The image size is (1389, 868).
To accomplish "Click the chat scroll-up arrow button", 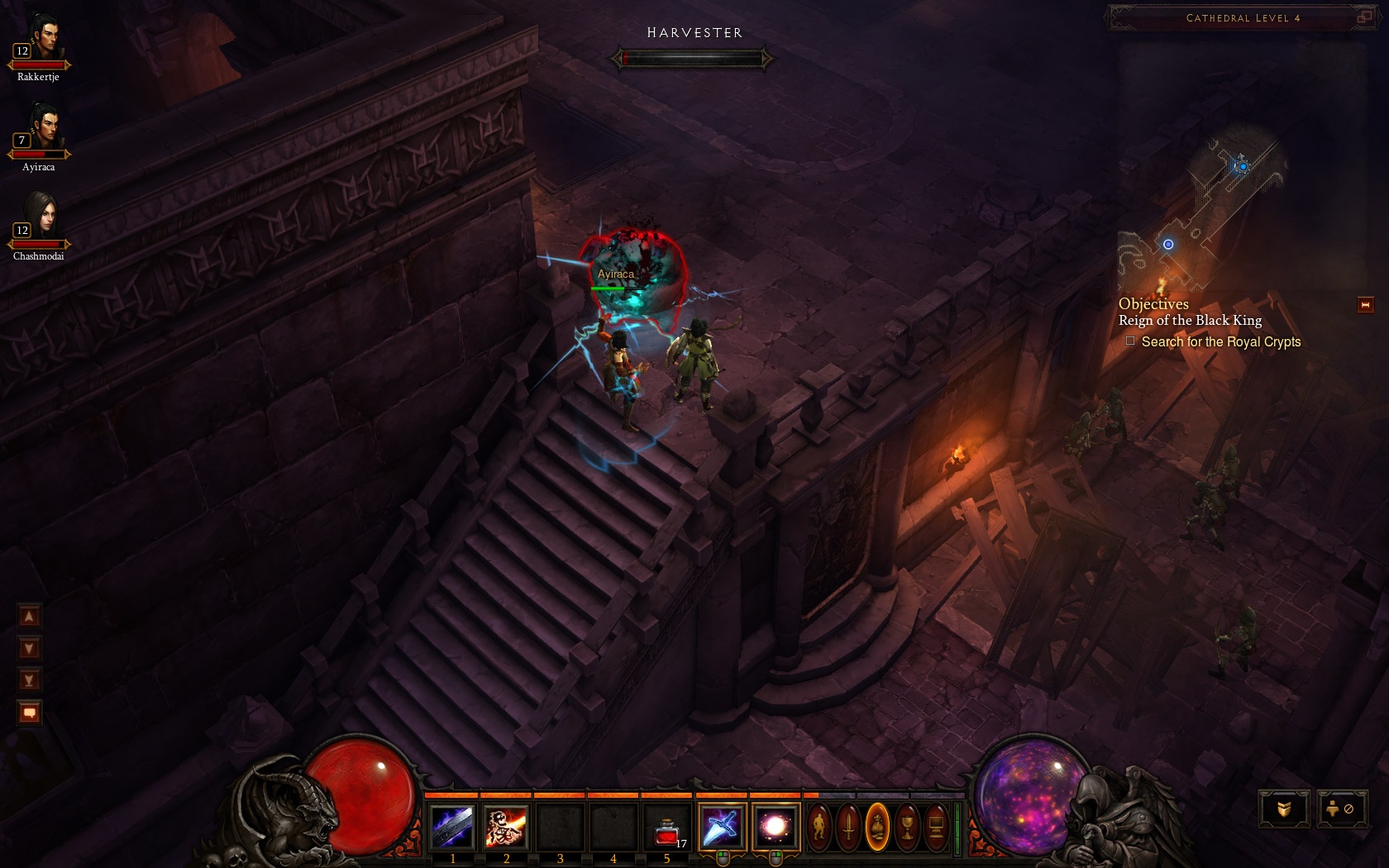I will [x=29, y=616].
